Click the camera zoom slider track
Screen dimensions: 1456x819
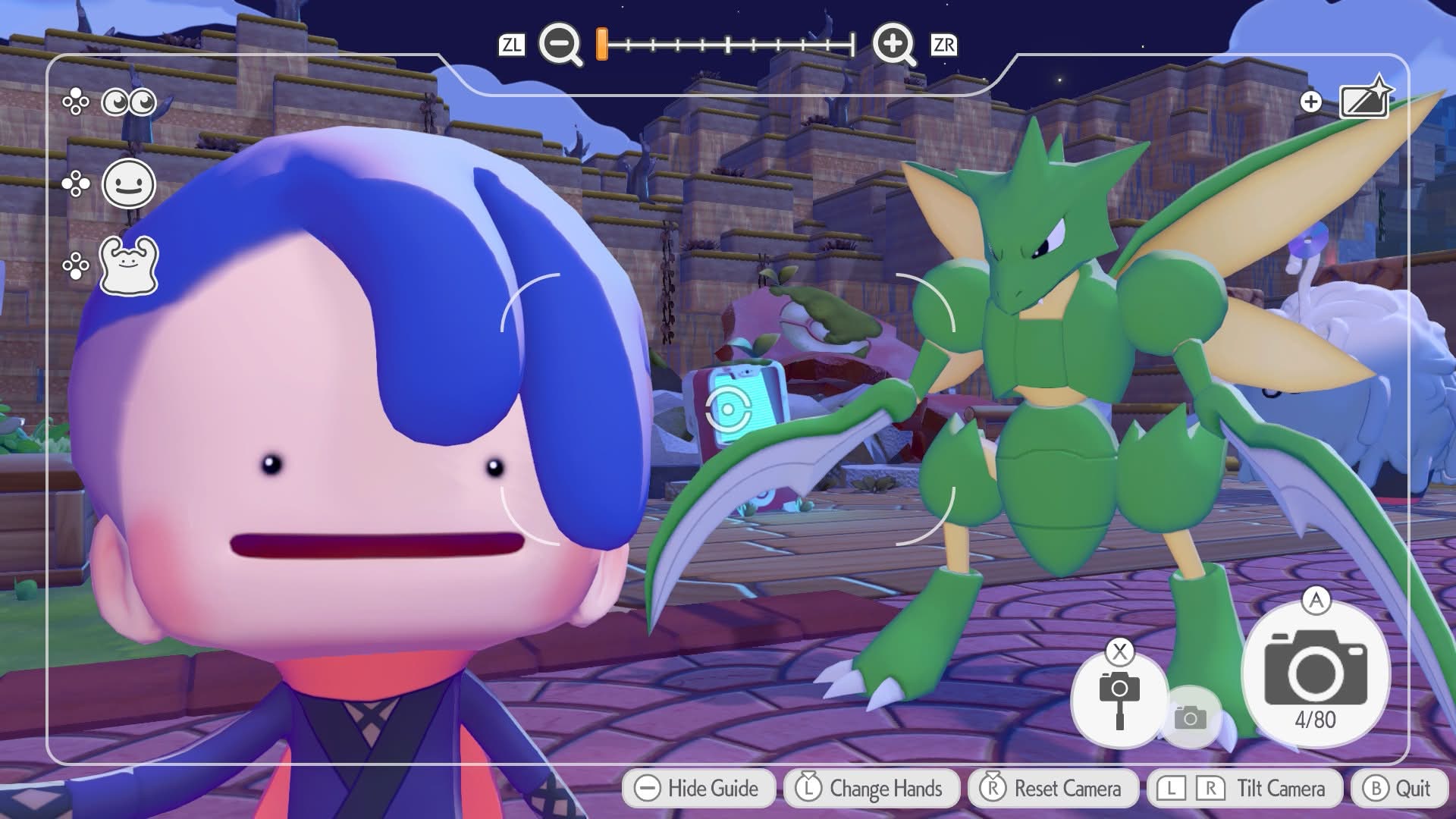coord(728,45)
